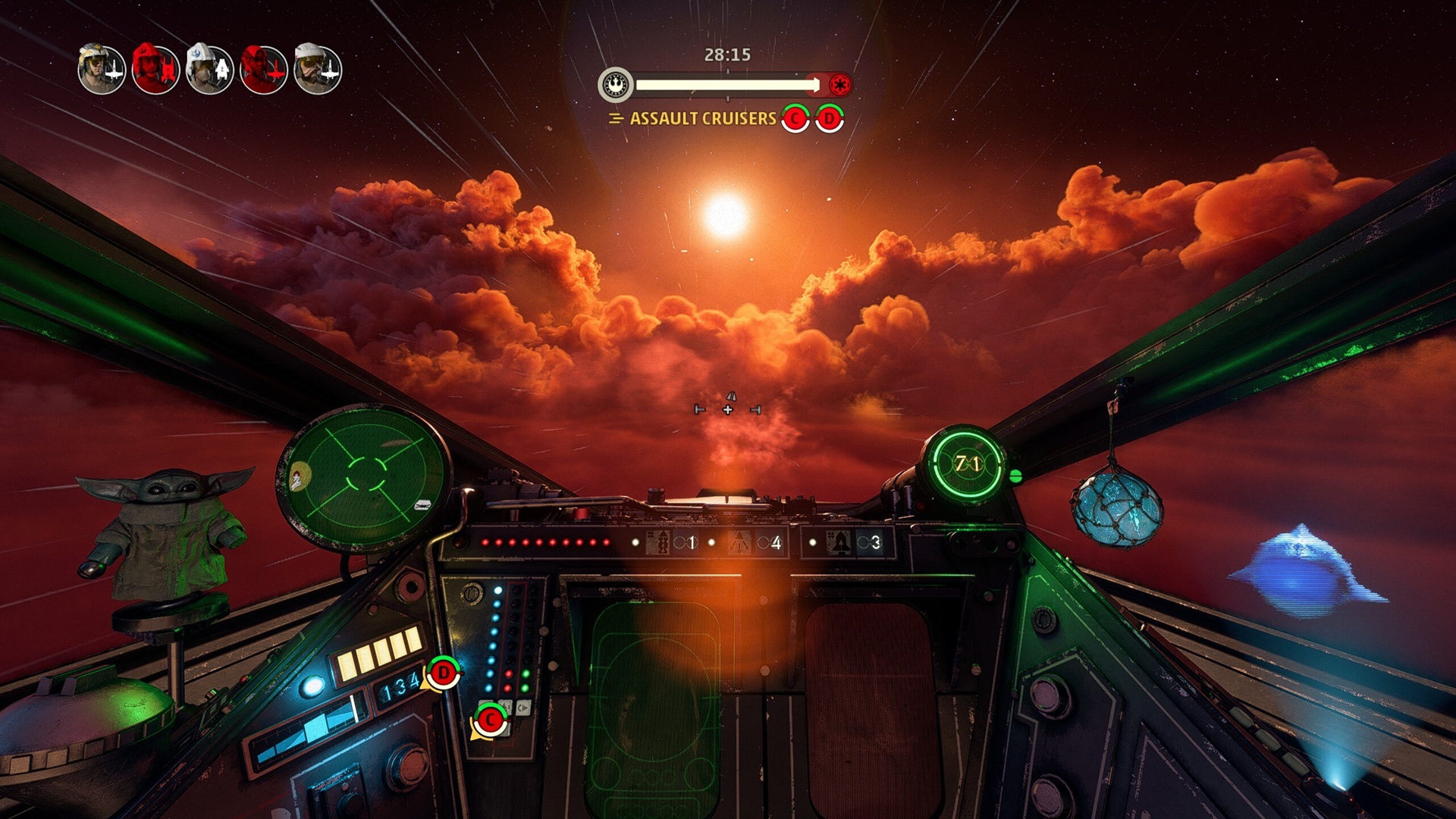Click the off-screen D marker on the dashboard
Image resolution: width=1456 pixels, height=819 pixels.
(x=443, y=673)
